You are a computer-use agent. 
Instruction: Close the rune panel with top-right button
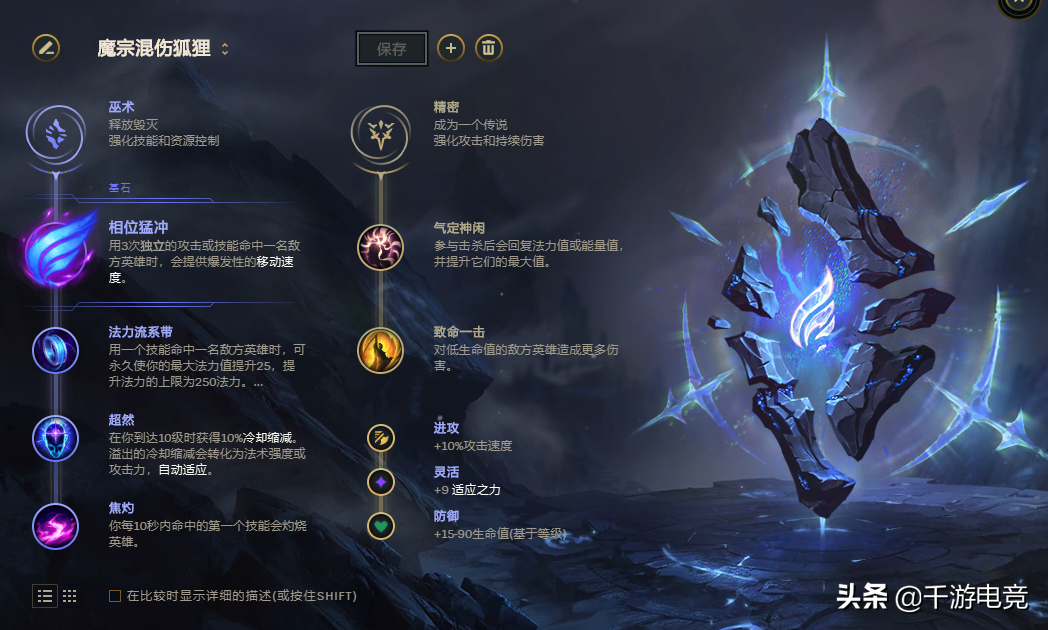coord(1019,4)
